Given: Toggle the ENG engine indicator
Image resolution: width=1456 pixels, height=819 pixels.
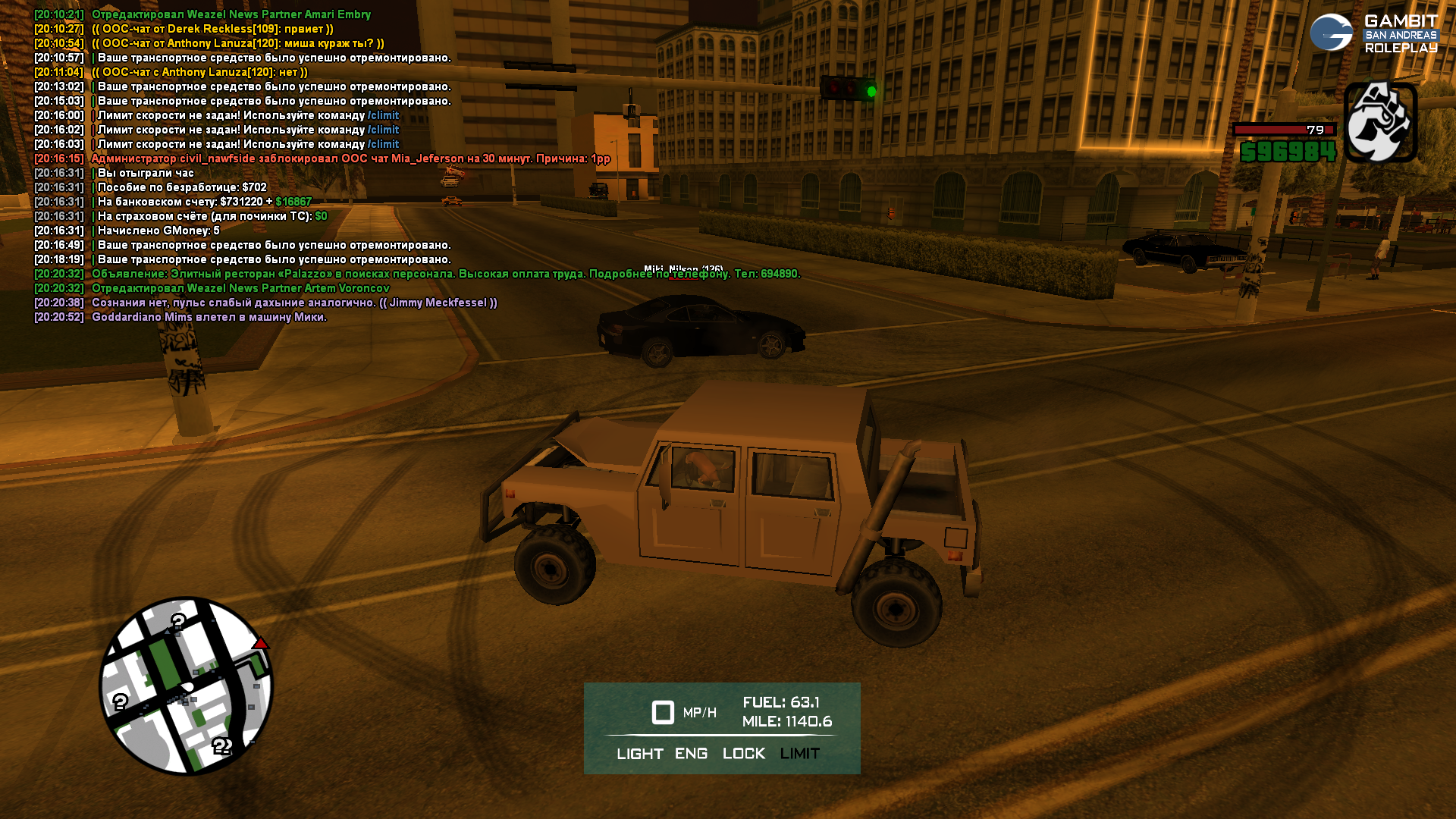Looking at the screenshot, I should (x=691, y=754).
